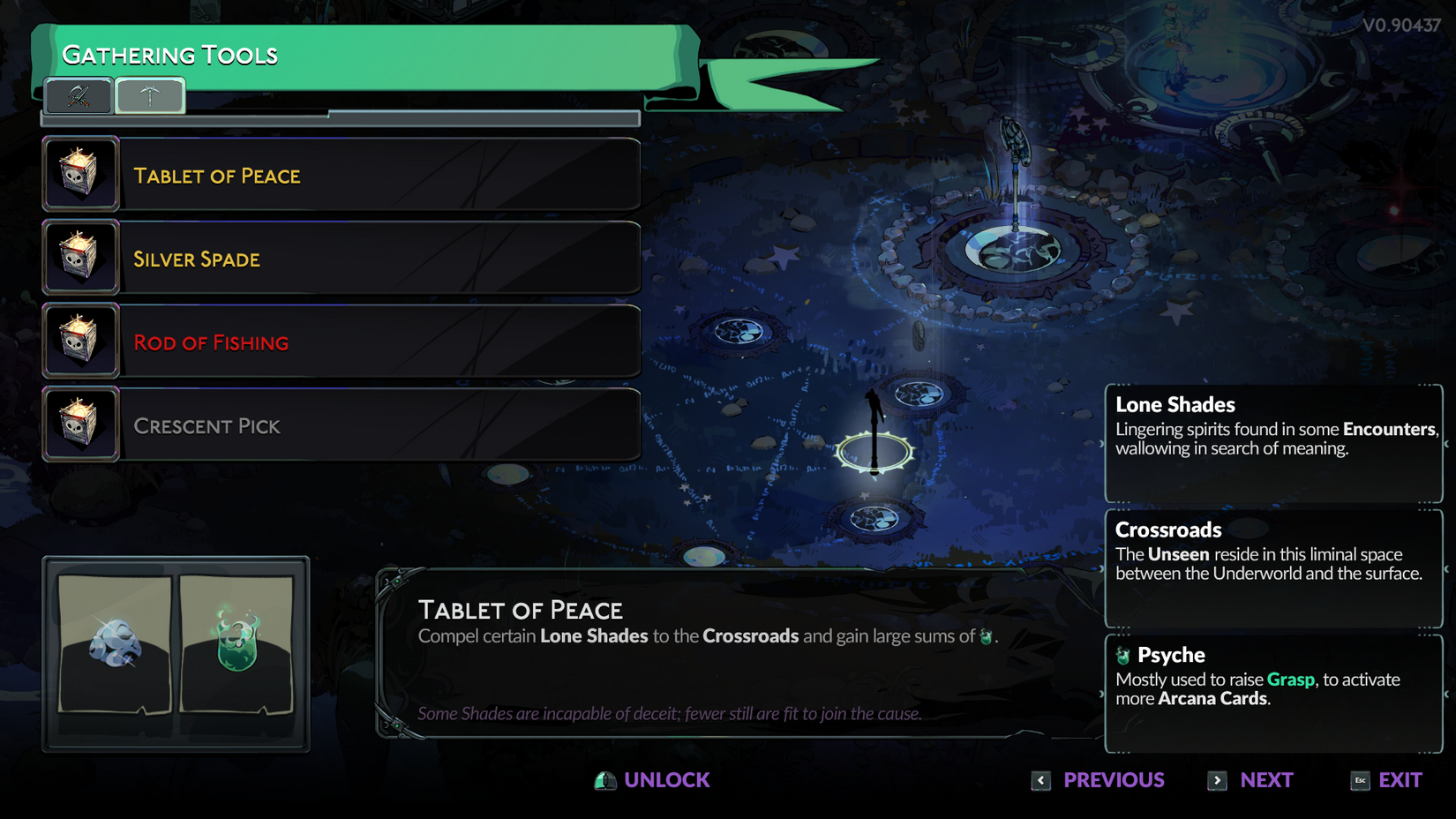Open the pickaxe gathering tools tab

pos(150,96)
